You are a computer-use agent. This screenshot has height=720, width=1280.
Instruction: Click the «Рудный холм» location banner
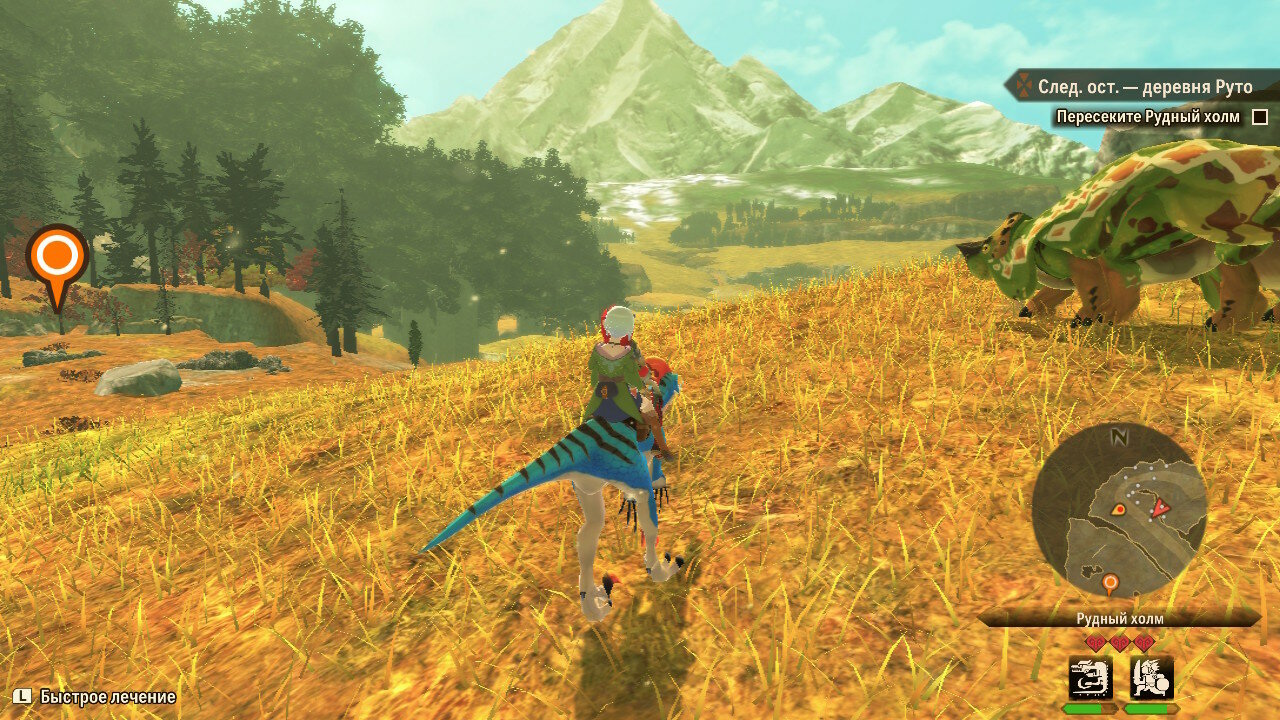click(1119, 619)
